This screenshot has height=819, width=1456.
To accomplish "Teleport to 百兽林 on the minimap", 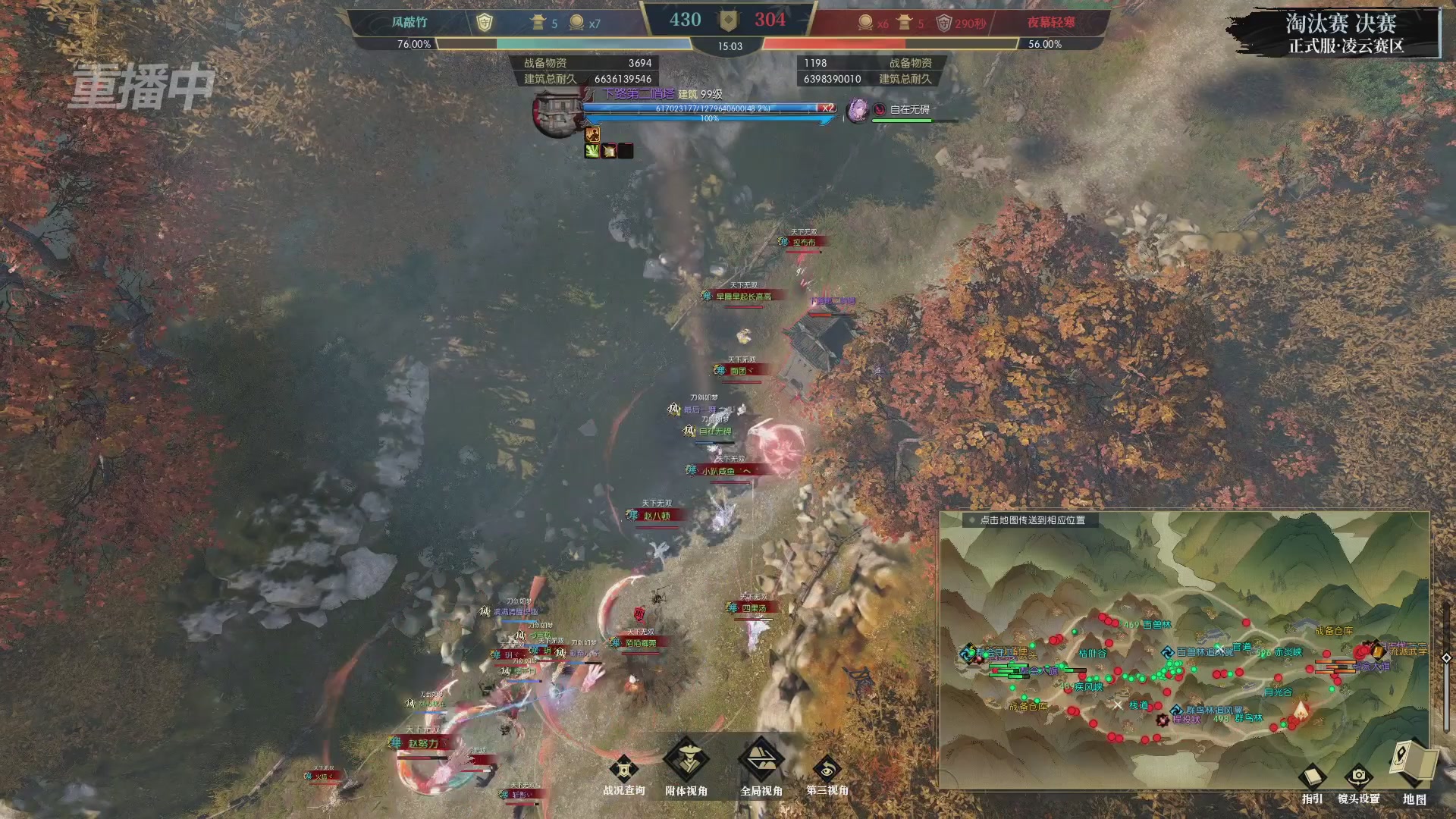I will 1156,625.
